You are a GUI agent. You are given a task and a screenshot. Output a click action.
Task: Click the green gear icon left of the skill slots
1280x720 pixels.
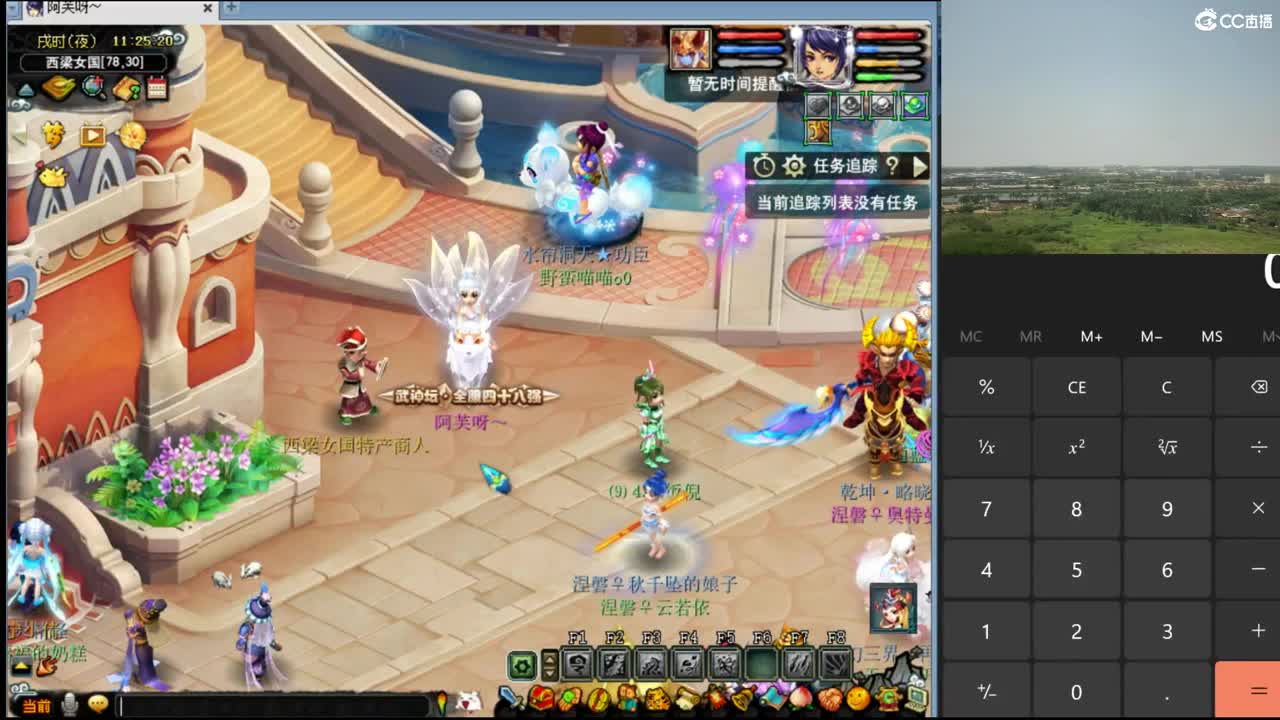(x=521, y=664)
